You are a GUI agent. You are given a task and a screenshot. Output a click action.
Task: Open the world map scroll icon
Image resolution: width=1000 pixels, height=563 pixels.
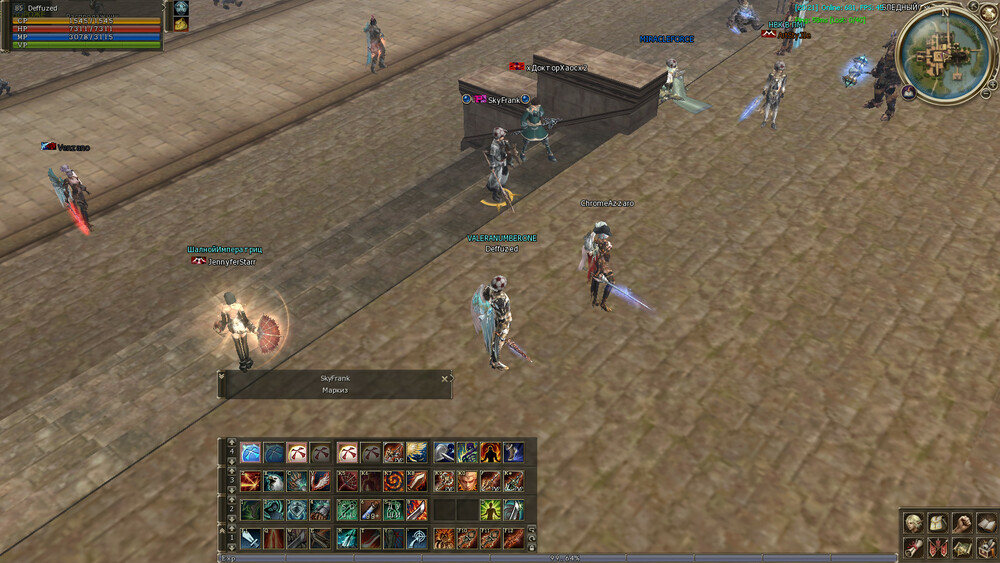tap(961, 547)
